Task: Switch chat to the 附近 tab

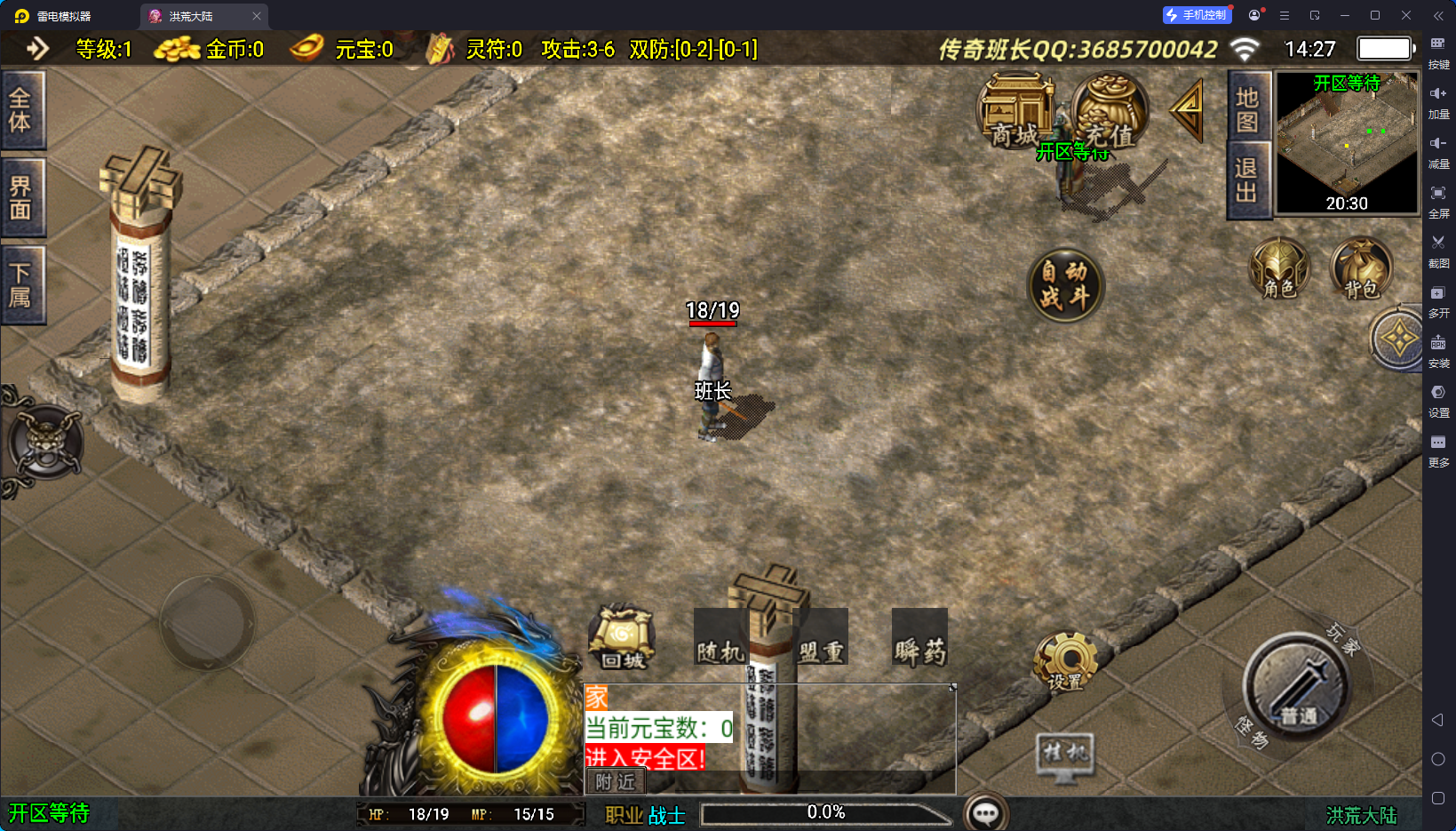Action: (616, 781)
